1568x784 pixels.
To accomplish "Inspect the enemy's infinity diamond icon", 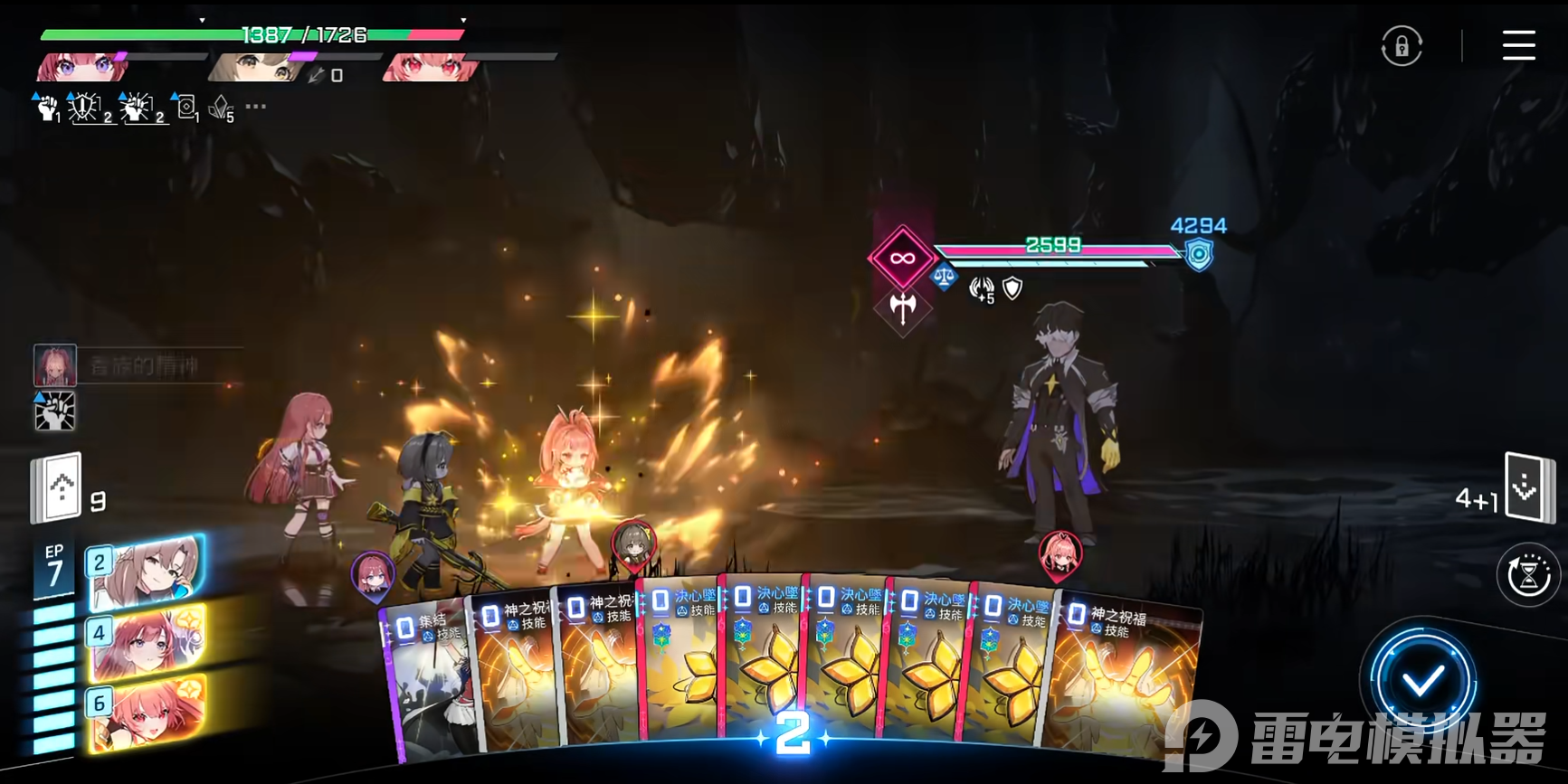I will [901, 259].
